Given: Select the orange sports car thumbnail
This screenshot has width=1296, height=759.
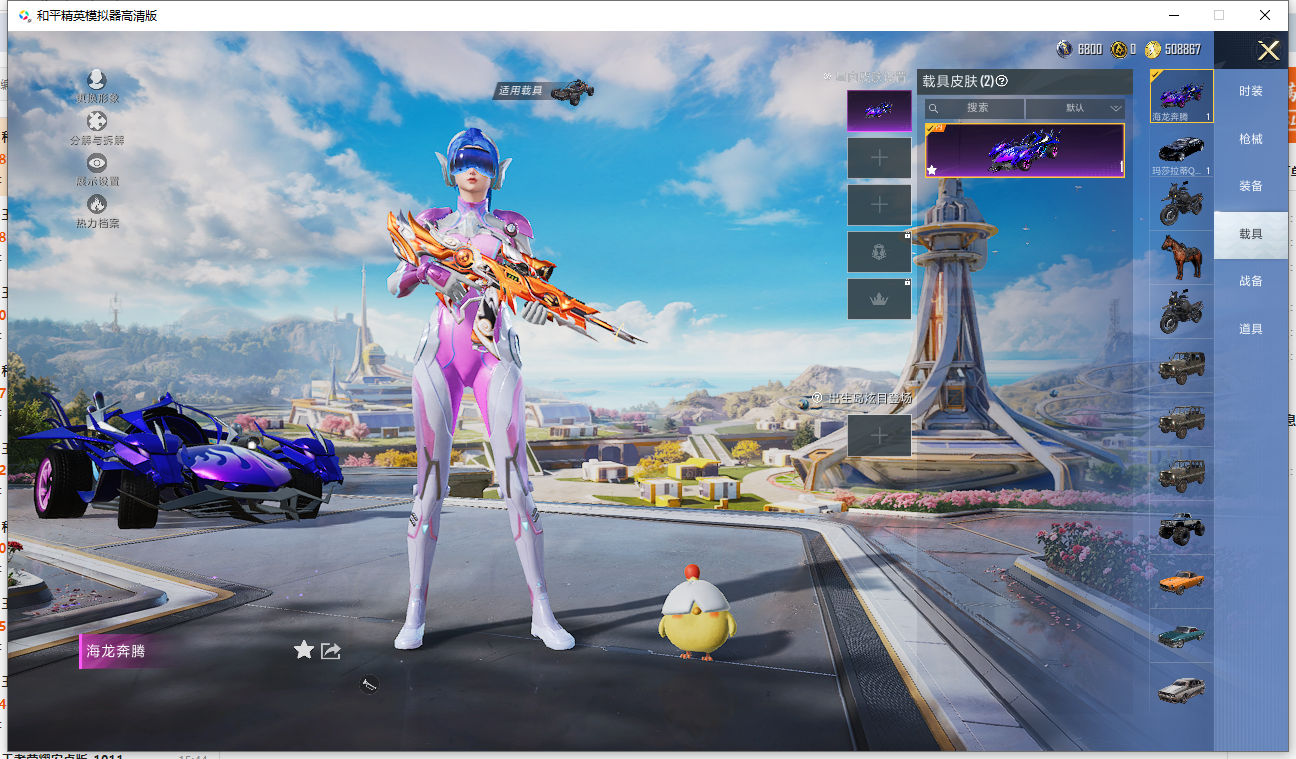Looking at the screenshot, I should pos(1181,581).
